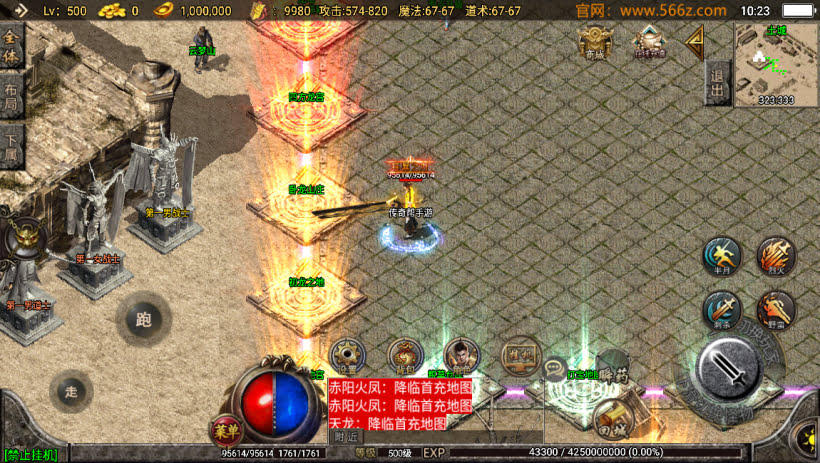820x463 pixels.
Task: Select the 全体 tab
Action: (x=11, y=45)
